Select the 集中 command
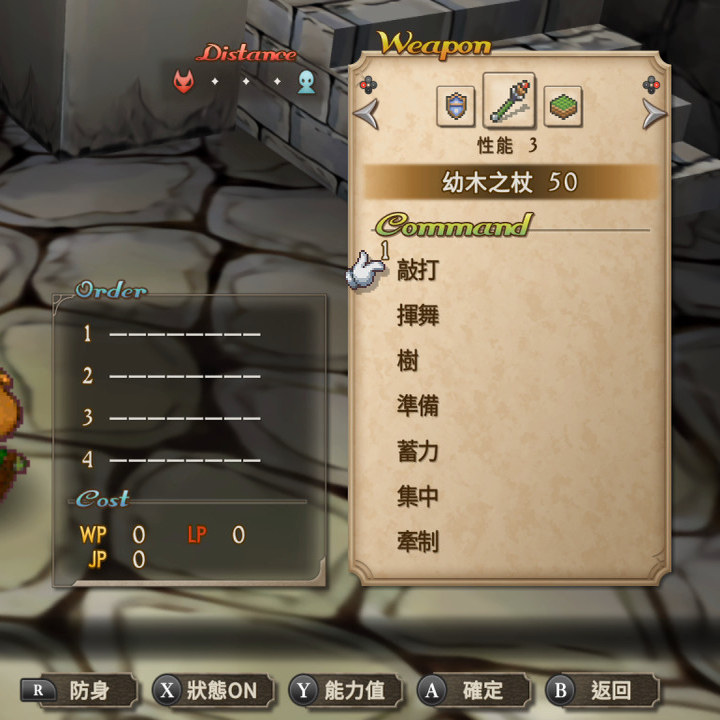This screenshot has width=720, height=720. [418, 497]
